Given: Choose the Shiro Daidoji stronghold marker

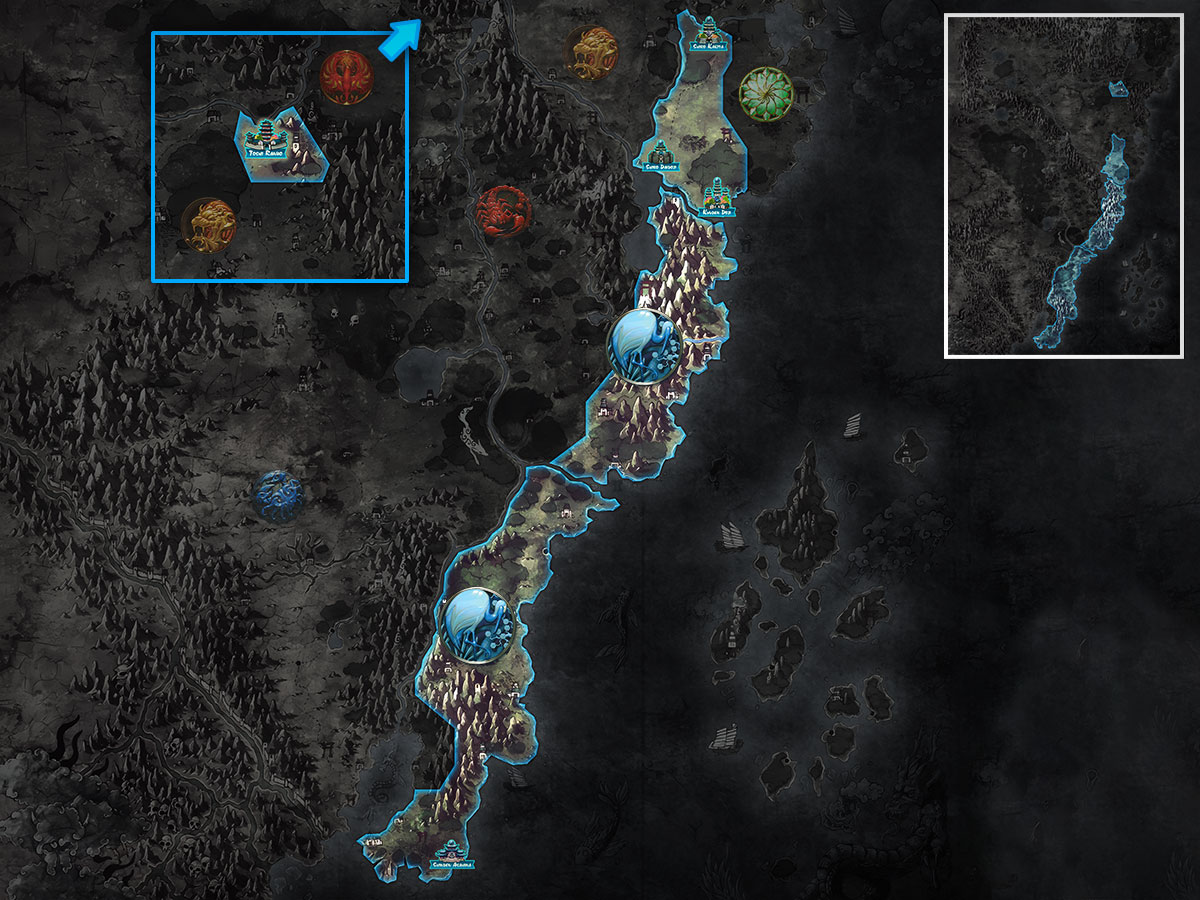Looking at the screenshot, I should point(660,157).
